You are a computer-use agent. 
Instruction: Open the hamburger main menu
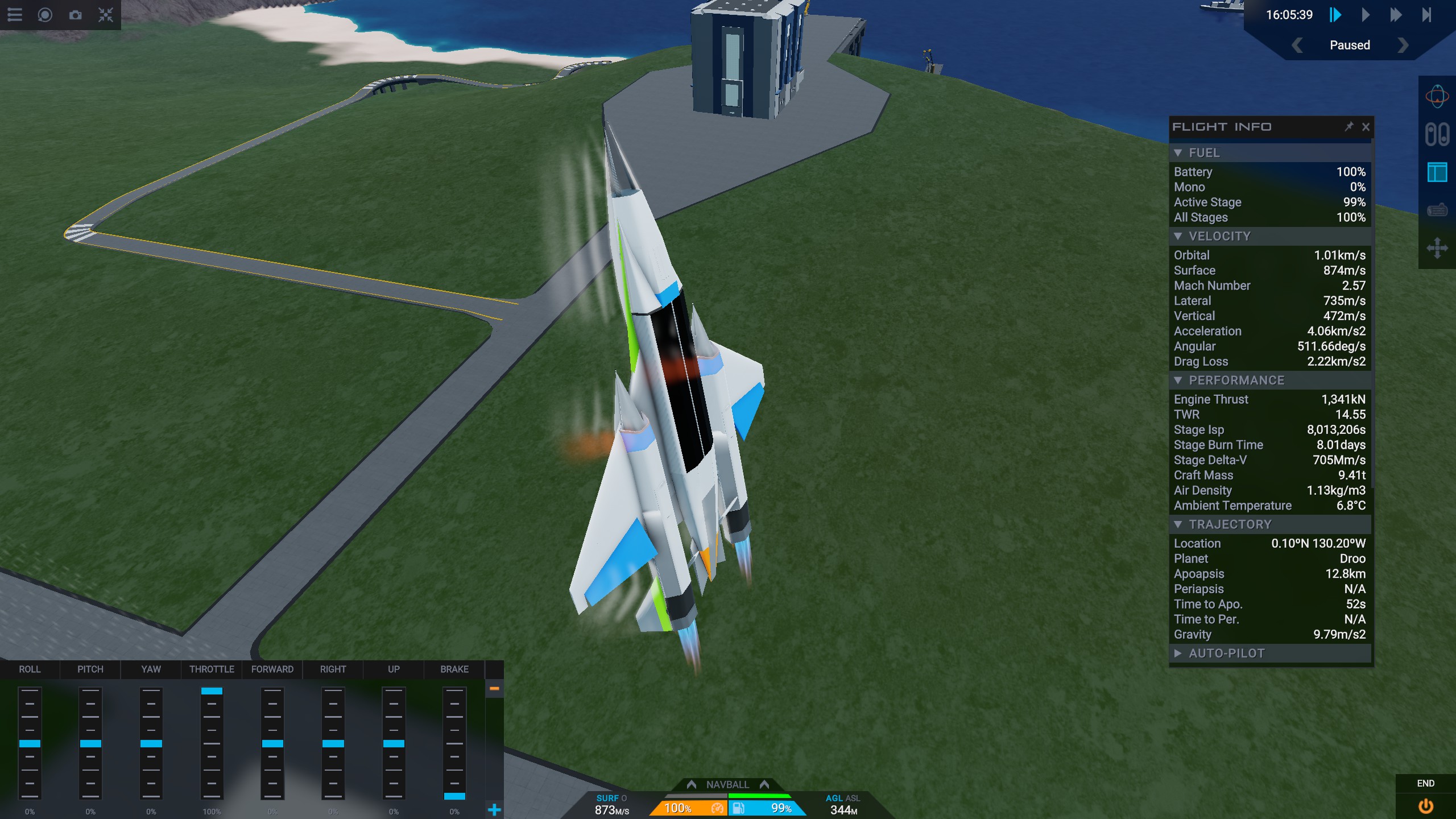(15, 15)
